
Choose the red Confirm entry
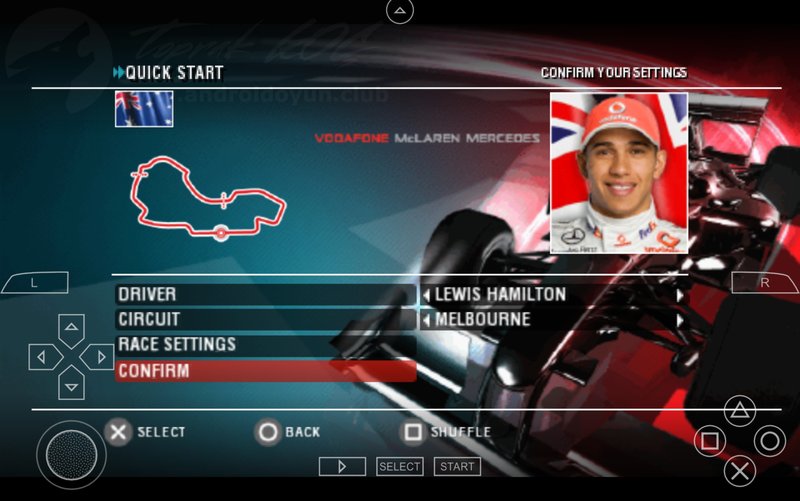click(x=264, y=371)
